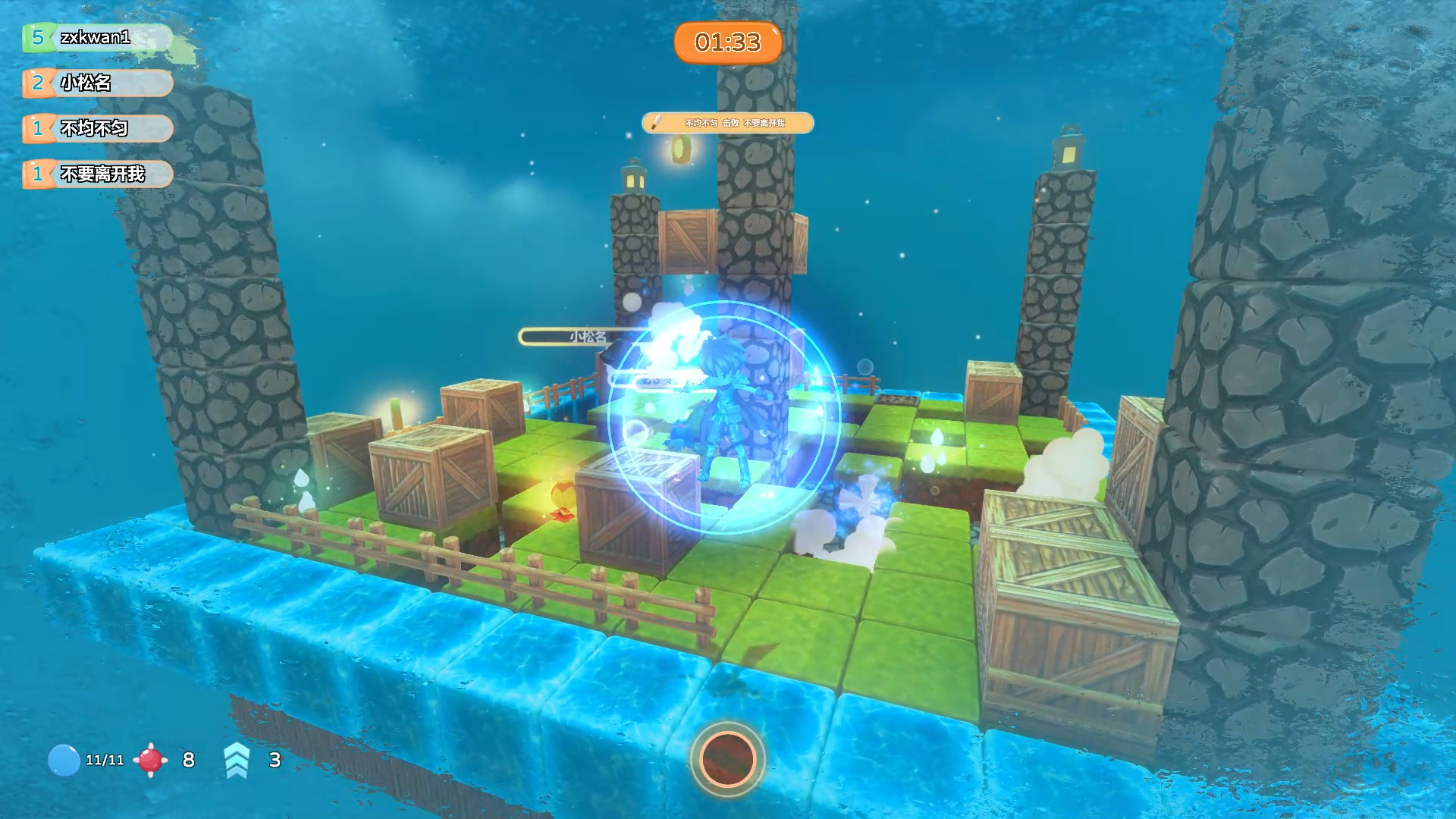Expand the kill feed notification banner

(728, 123)
